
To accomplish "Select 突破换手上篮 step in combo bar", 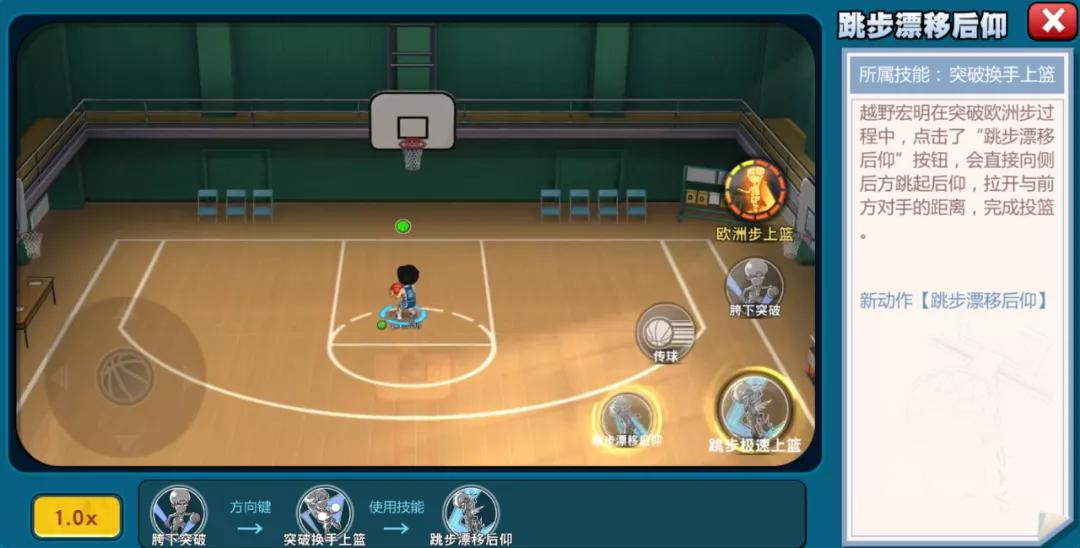I will 324,512.
